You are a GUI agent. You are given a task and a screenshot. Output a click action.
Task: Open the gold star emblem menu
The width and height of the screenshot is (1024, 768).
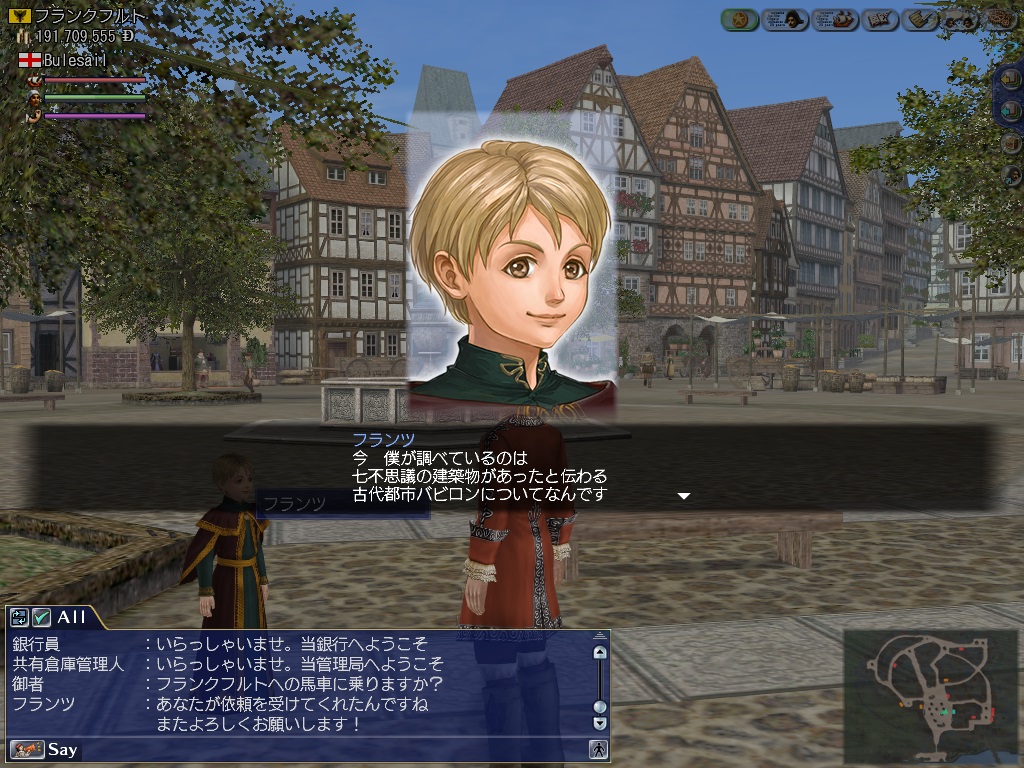740,19
